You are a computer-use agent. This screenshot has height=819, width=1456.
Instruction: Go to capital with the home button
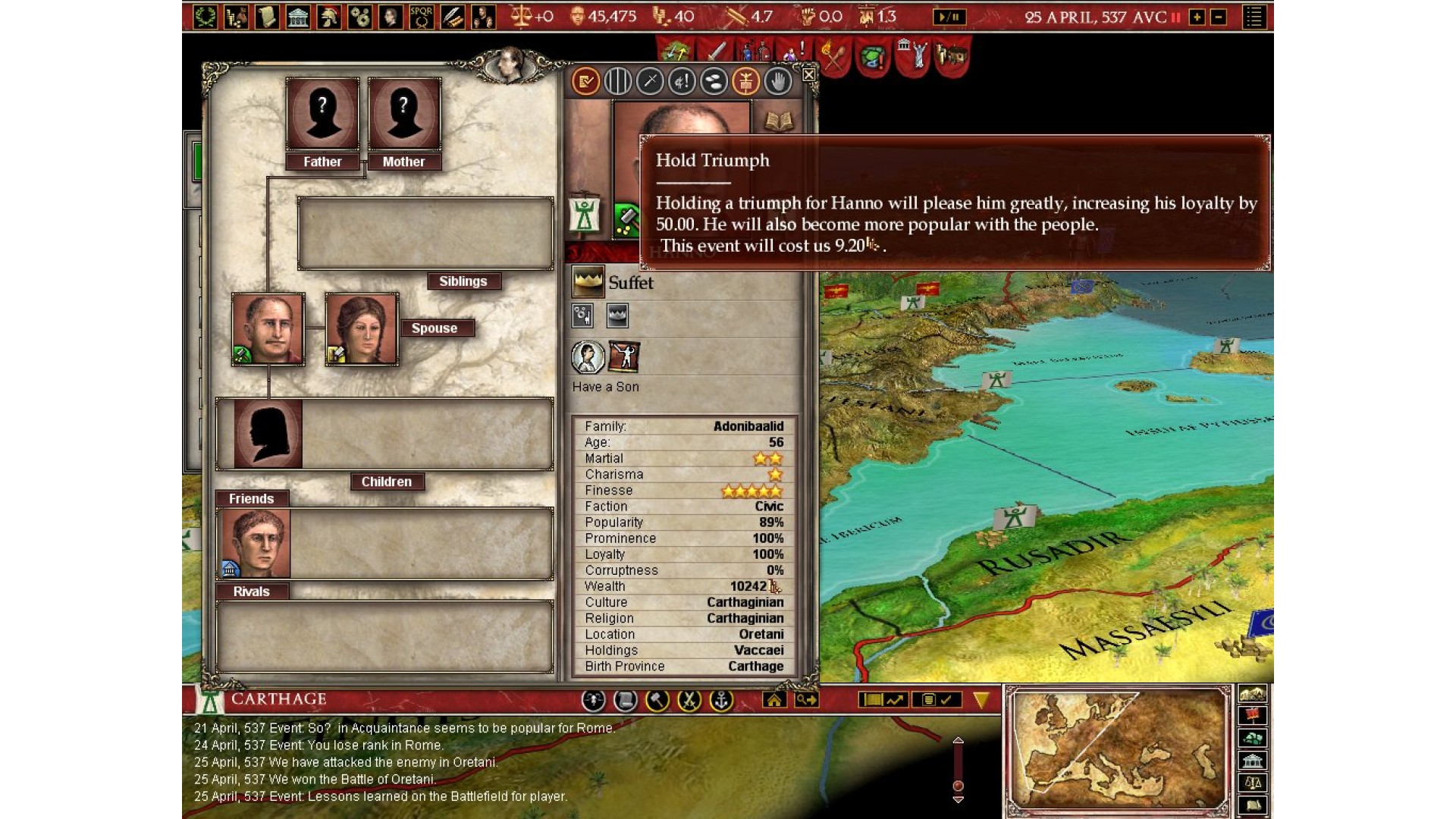click(774, 700)
